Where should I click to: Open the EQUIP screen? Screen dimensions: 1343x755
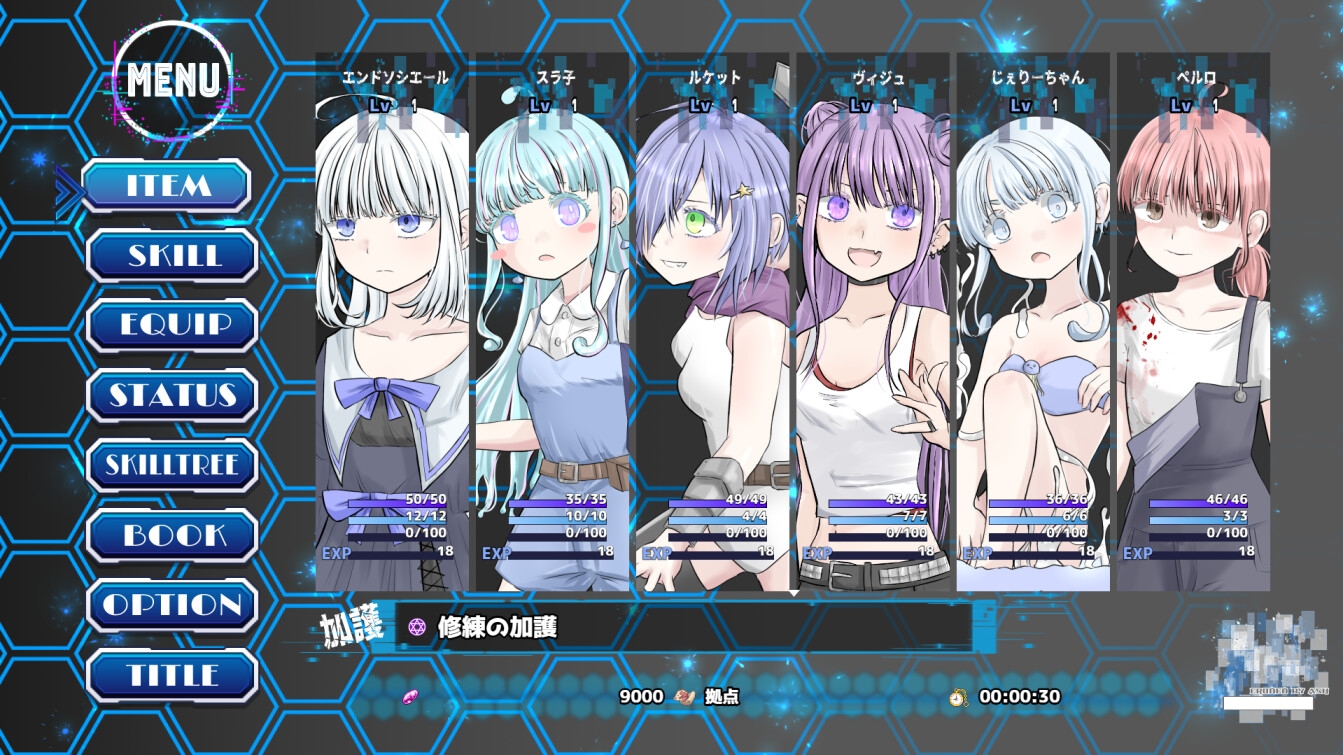point(173,326)
